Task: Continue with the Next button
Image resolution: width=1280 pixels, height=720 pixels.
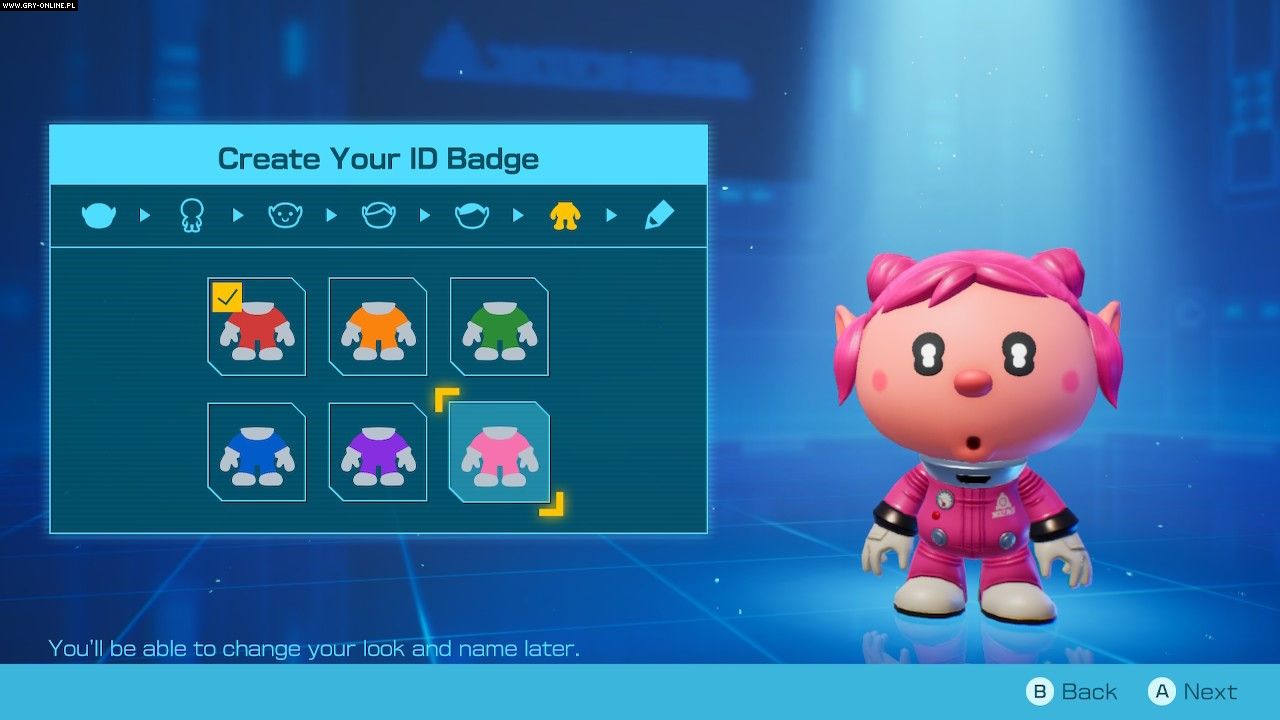Action: tap(1193, 691)
